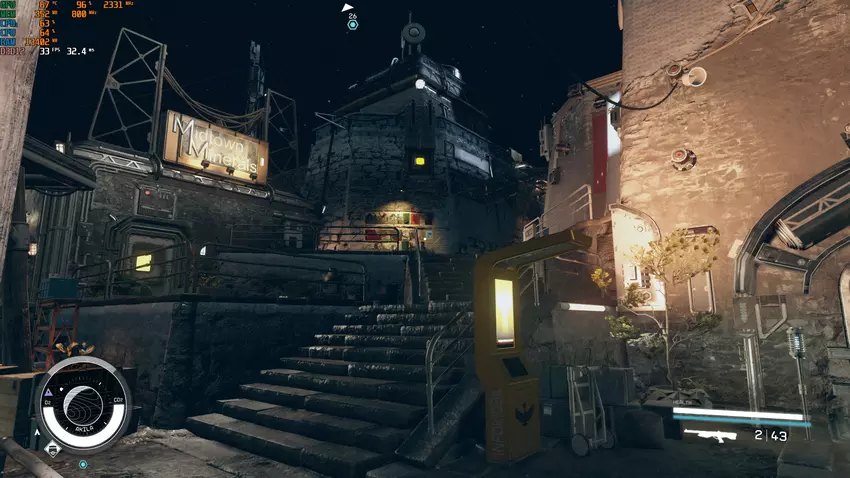The height and width of the screenshot is (478, 850).
Task: Click the small blue circle indicator below compass
Action: tap(83, 464)
